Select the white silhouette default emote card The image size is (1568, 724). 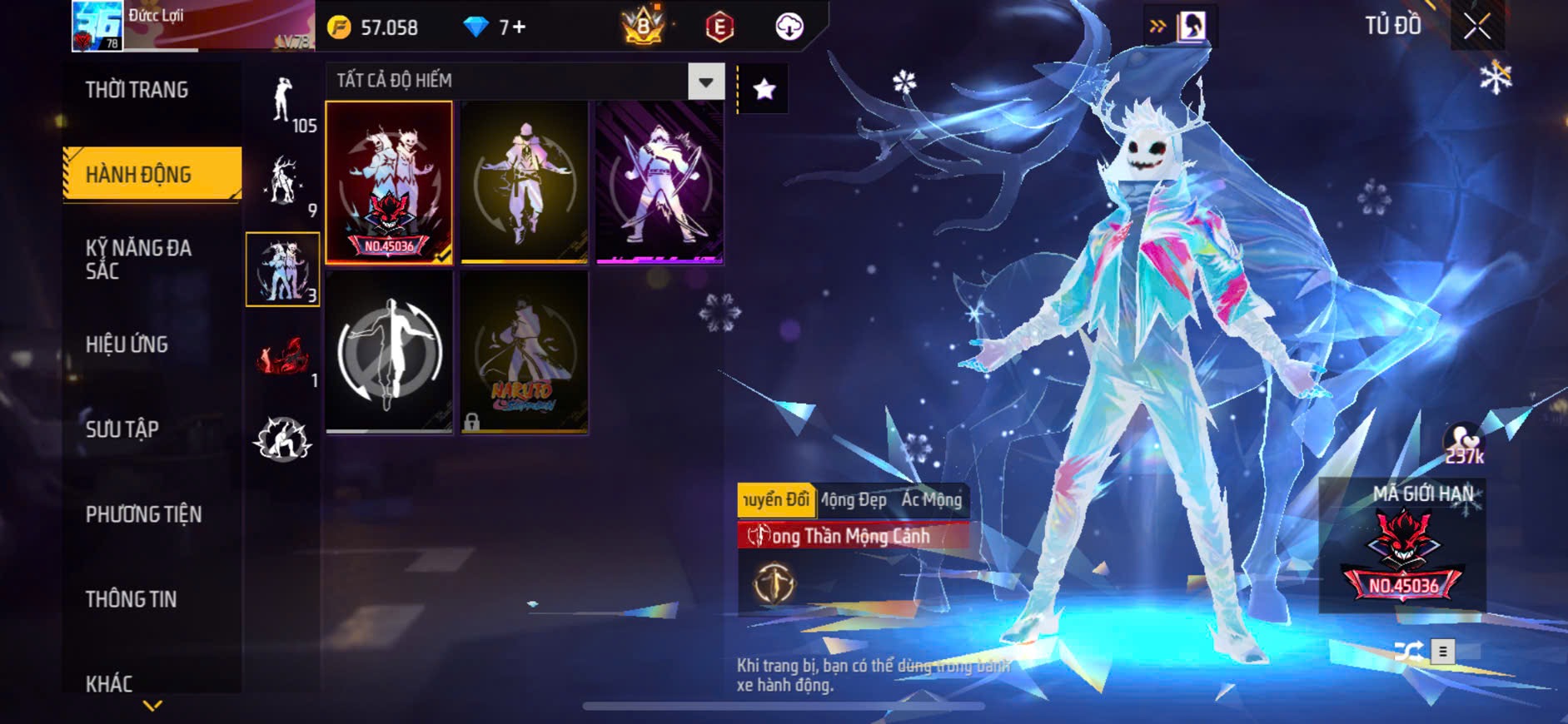pos(389,352)
